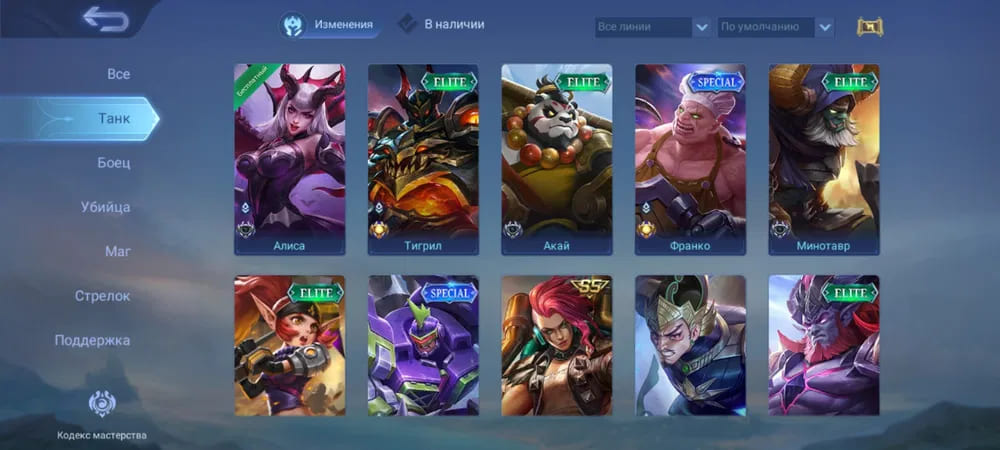Screen dimensions: 1000x450
Task: Show the Убийца heroes
Action: 105,207
